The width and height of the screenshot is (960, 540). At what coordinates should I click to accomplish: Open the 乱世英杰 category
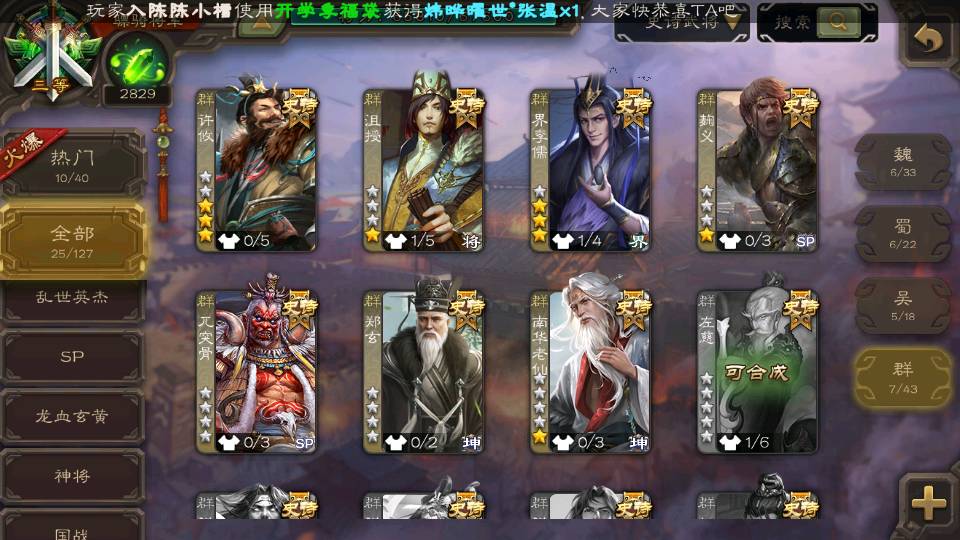coord(72,298)
